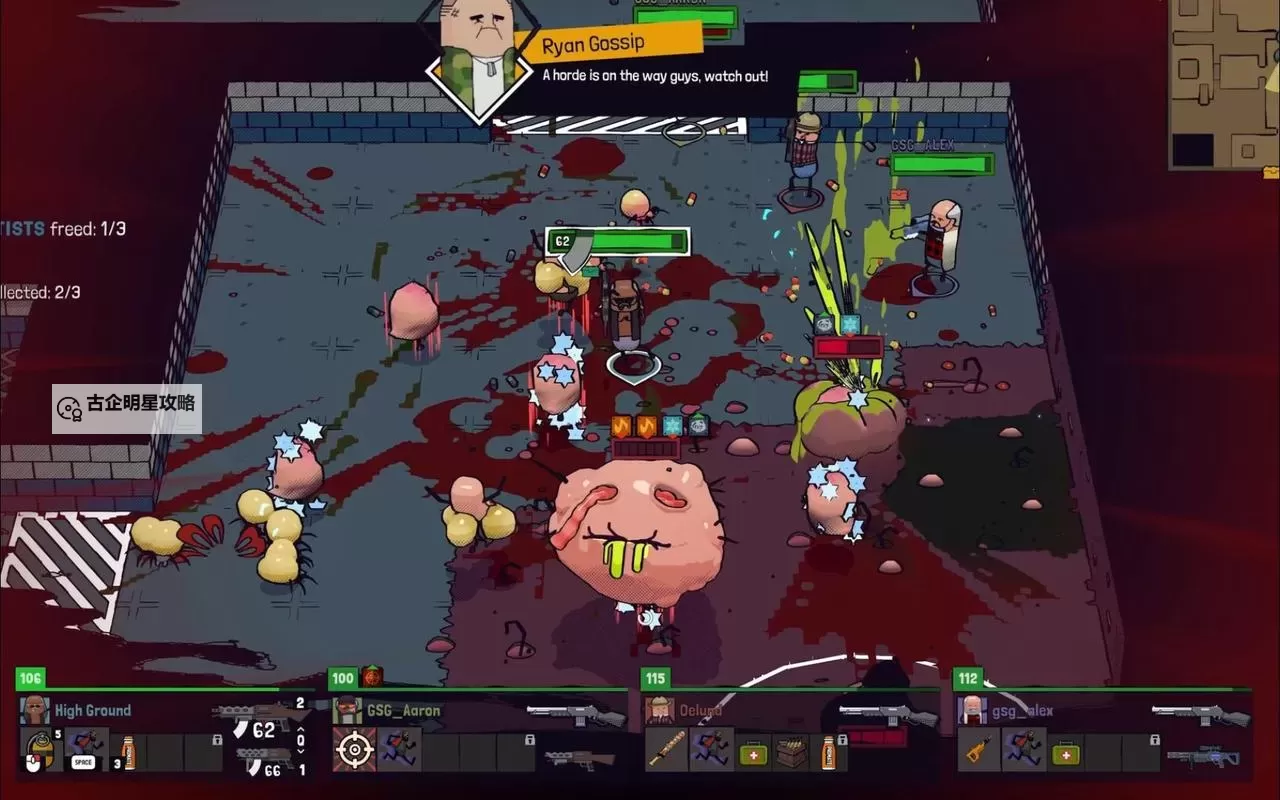
Task: Select gsg_alex's blue scoped rifle
Action: coord(1203,758)
